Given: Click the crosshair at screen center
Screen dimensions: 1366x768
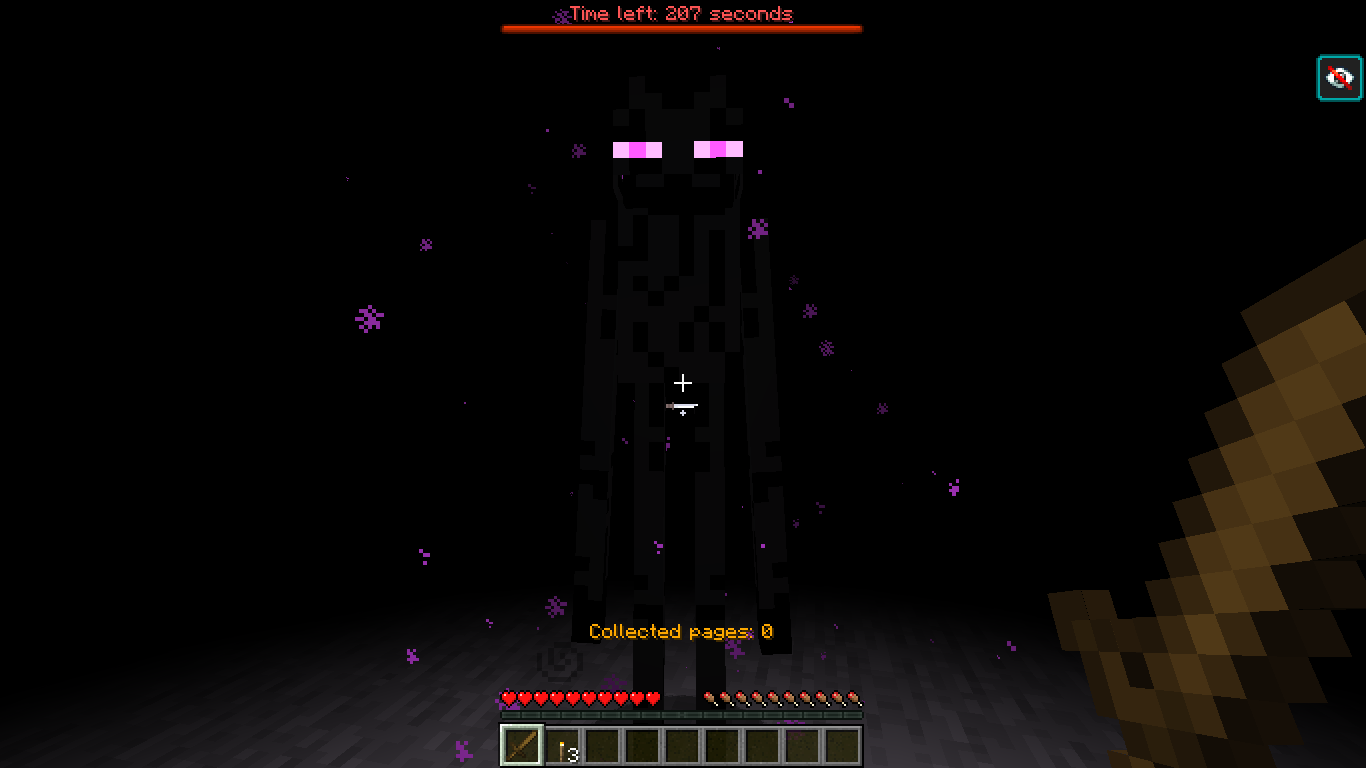Looking at the screenshot, I should coord(683,384).
